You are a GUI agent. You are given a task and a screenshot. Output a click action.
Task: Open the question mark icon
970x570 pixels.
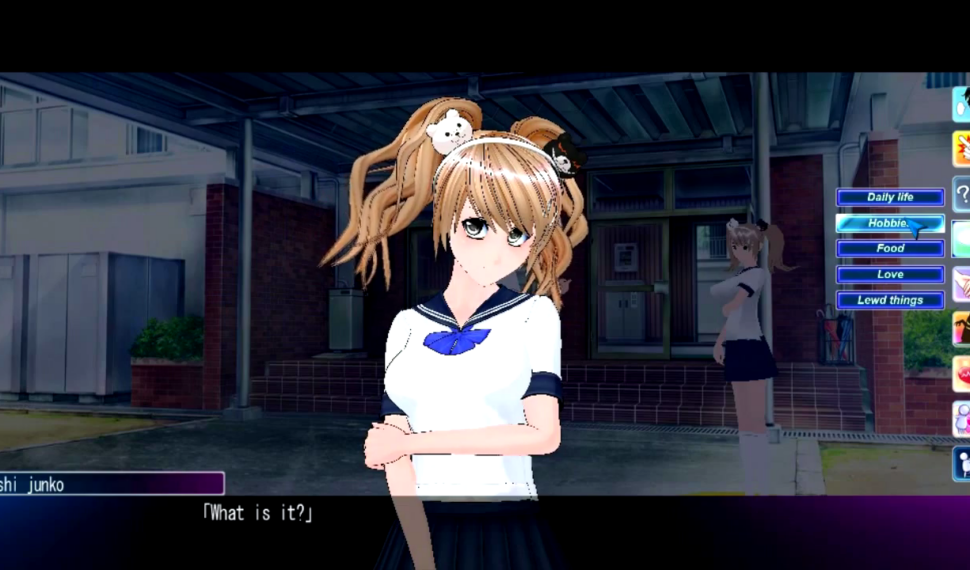pos(961,193)
